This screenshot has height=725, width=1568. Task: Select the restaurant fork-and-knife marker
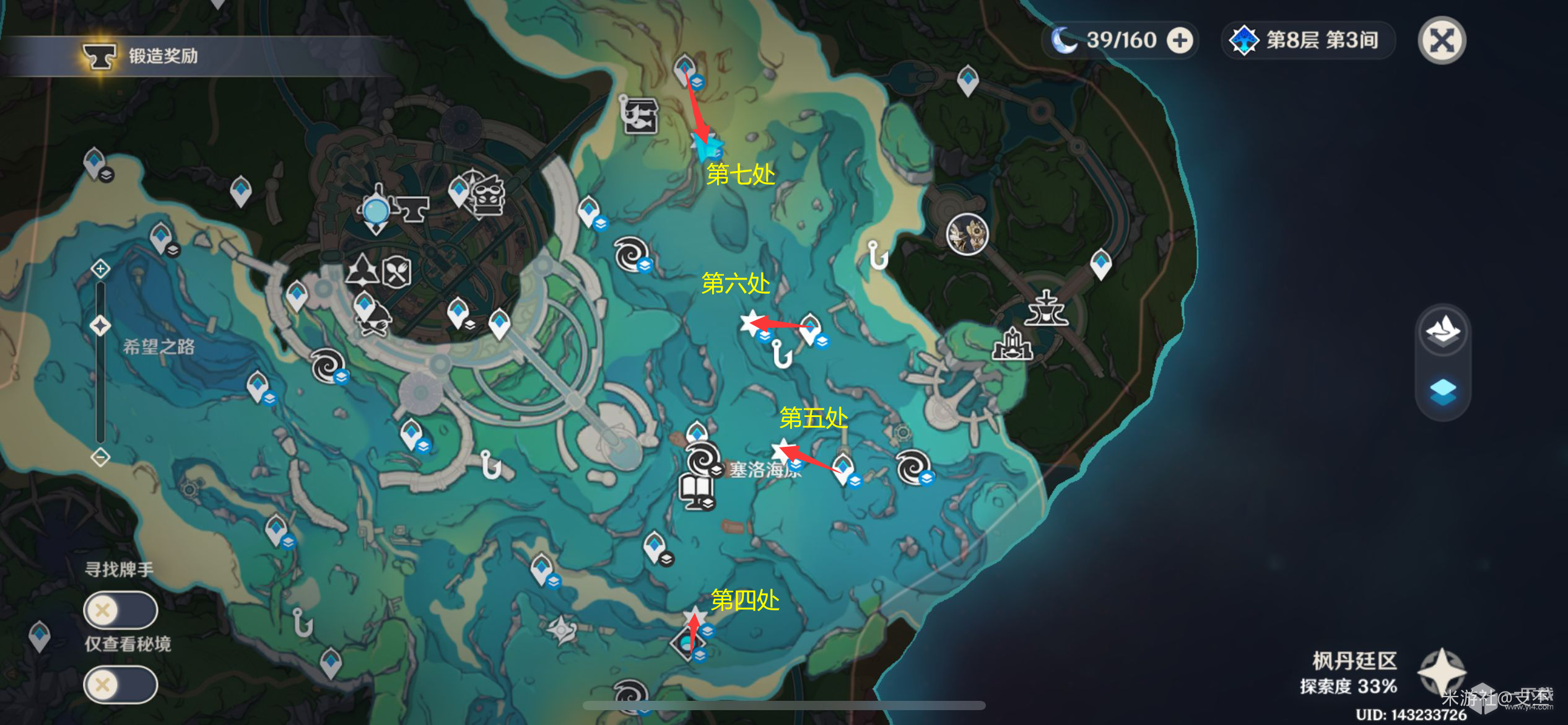[396, 271]
